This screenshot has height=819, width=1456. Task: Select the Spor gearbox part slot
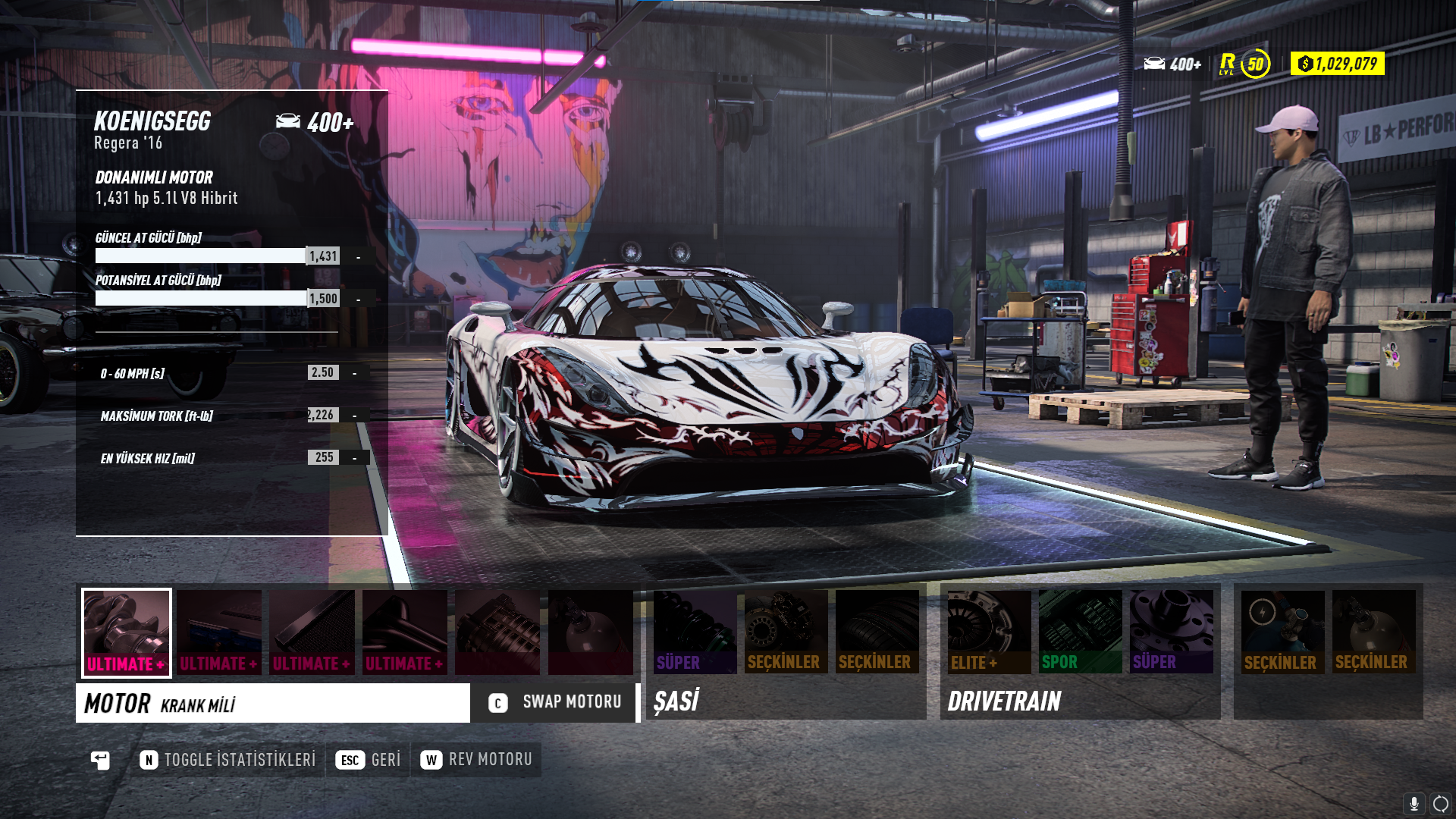[1080, 632]
